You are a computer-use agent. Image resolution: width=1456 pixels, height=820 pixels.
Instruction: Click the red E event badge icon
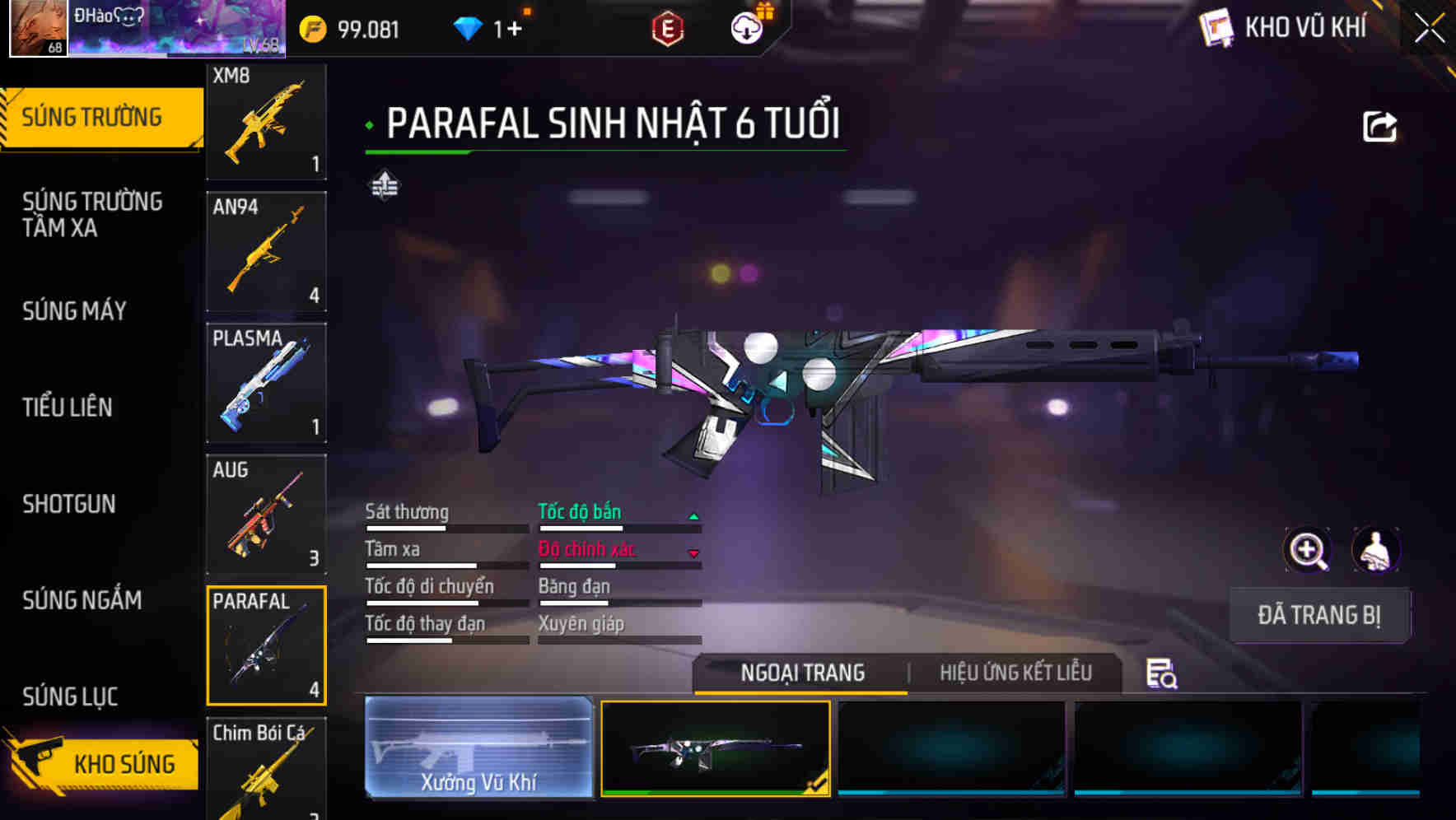669,26
